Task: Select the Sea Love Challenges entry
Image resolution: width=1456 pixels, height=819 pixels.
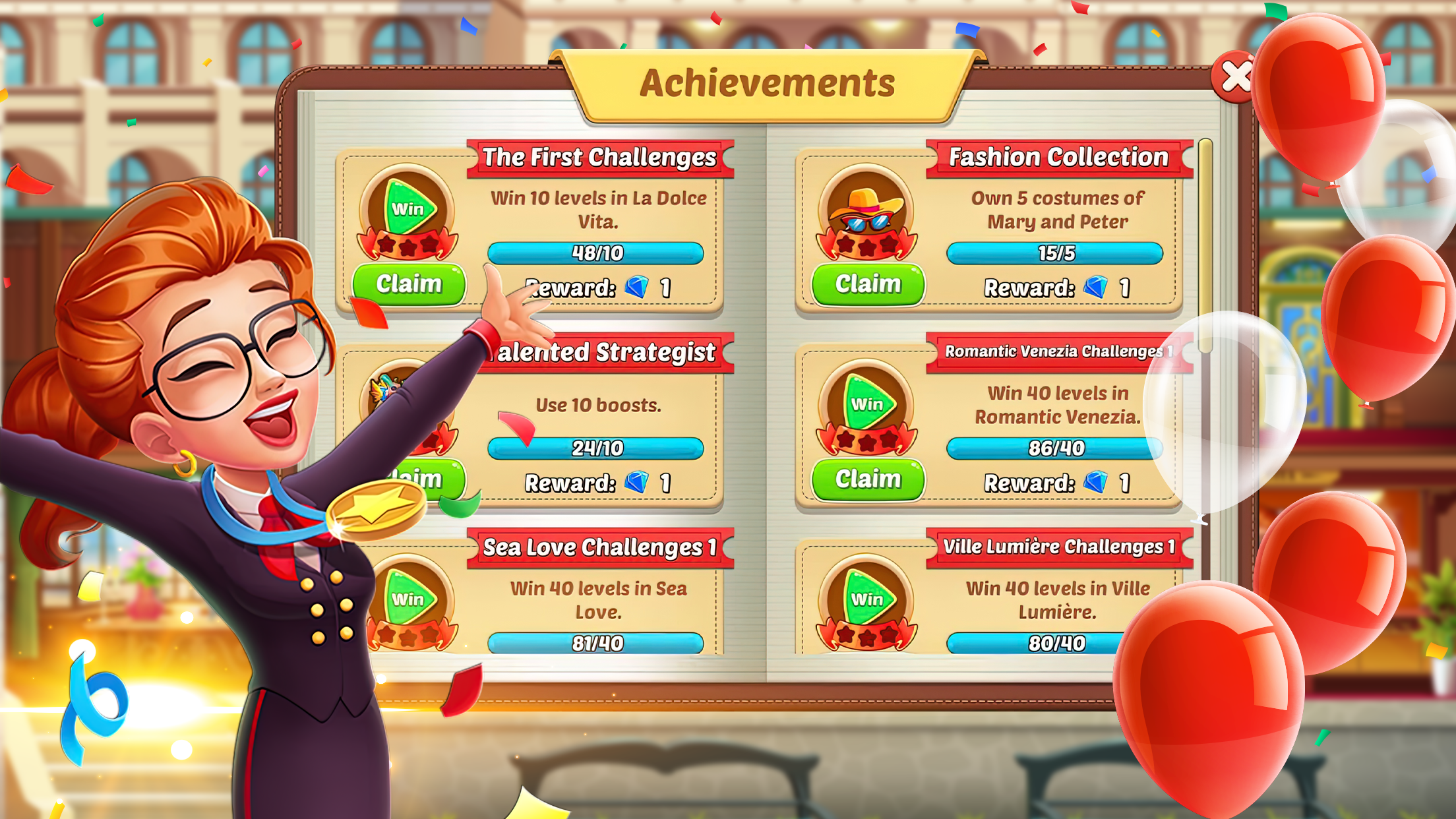Action: click(597, 599)
